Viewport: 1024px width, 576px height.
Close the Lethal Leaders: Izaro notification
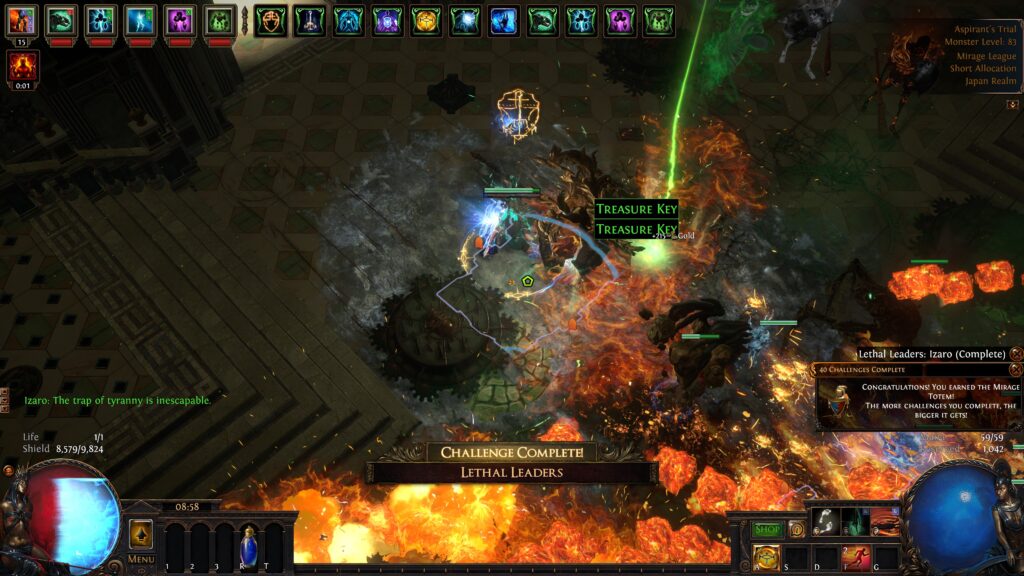[x=1016, y=354]
